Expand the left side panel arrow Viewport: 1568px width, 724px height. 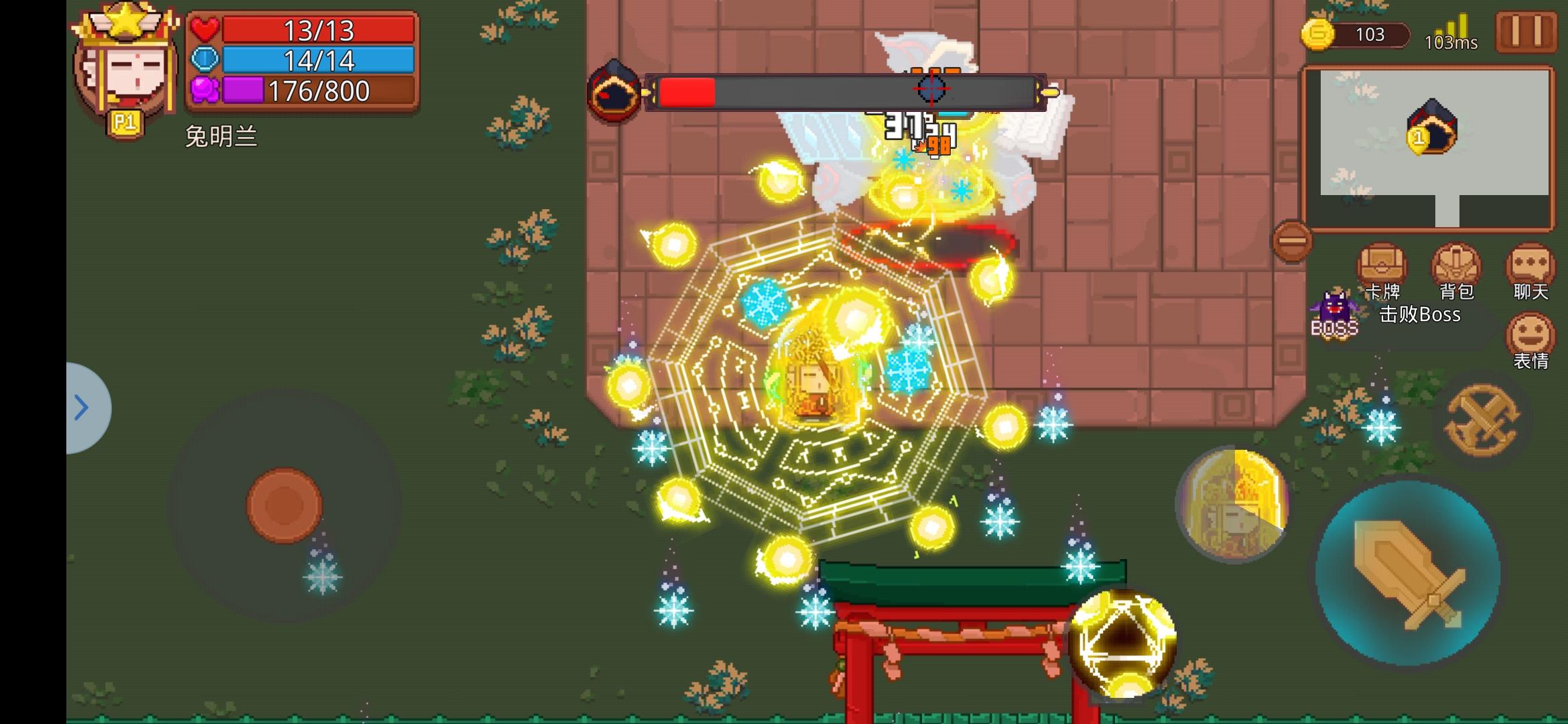click(82, 407)
